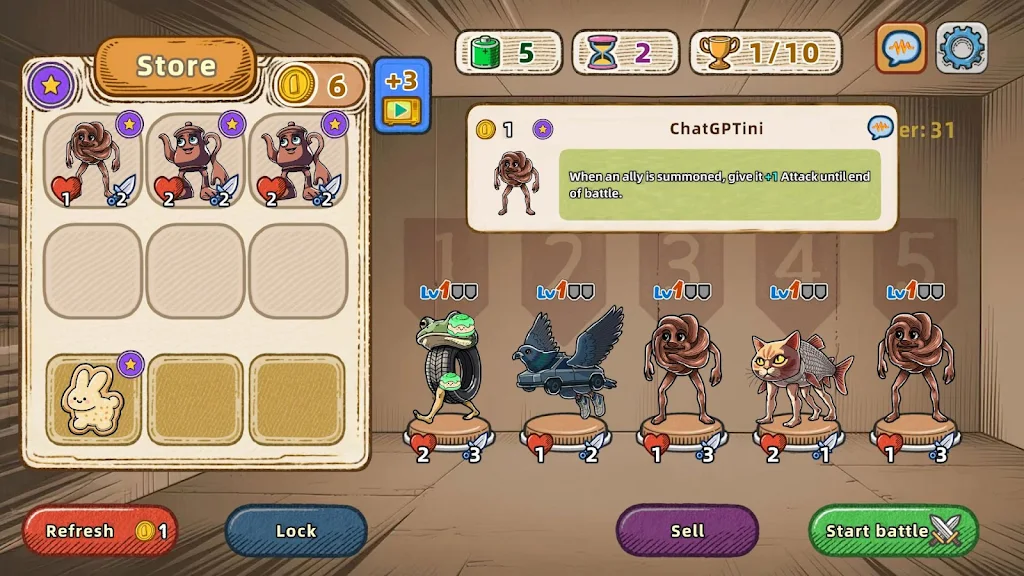Select the cat fish unit on the team
This screenshot has width=1024, height=576.
tap(799, 372)
